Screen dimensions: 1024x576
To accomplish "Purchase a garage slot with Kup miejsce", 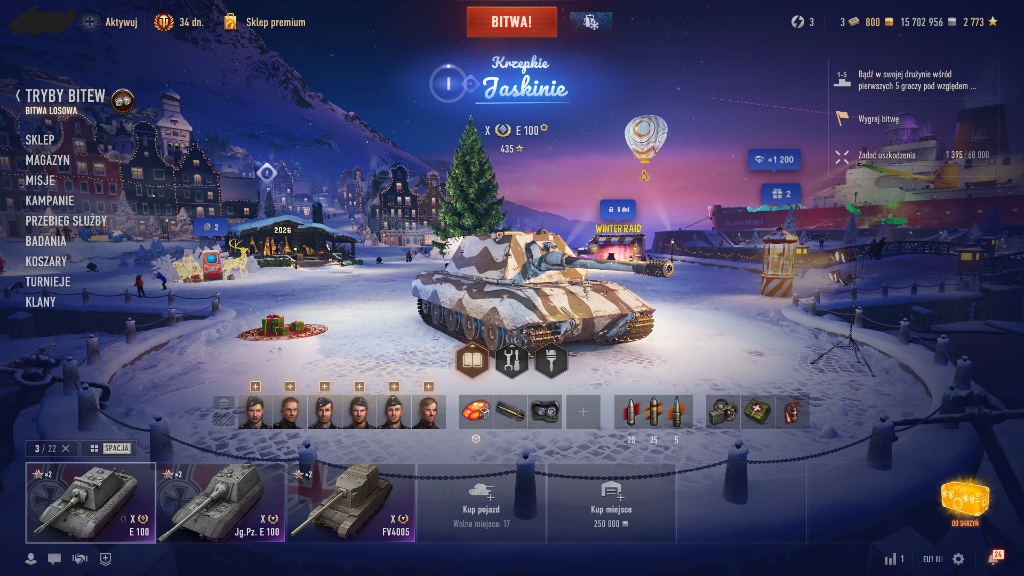I will [x=610, y=502].
